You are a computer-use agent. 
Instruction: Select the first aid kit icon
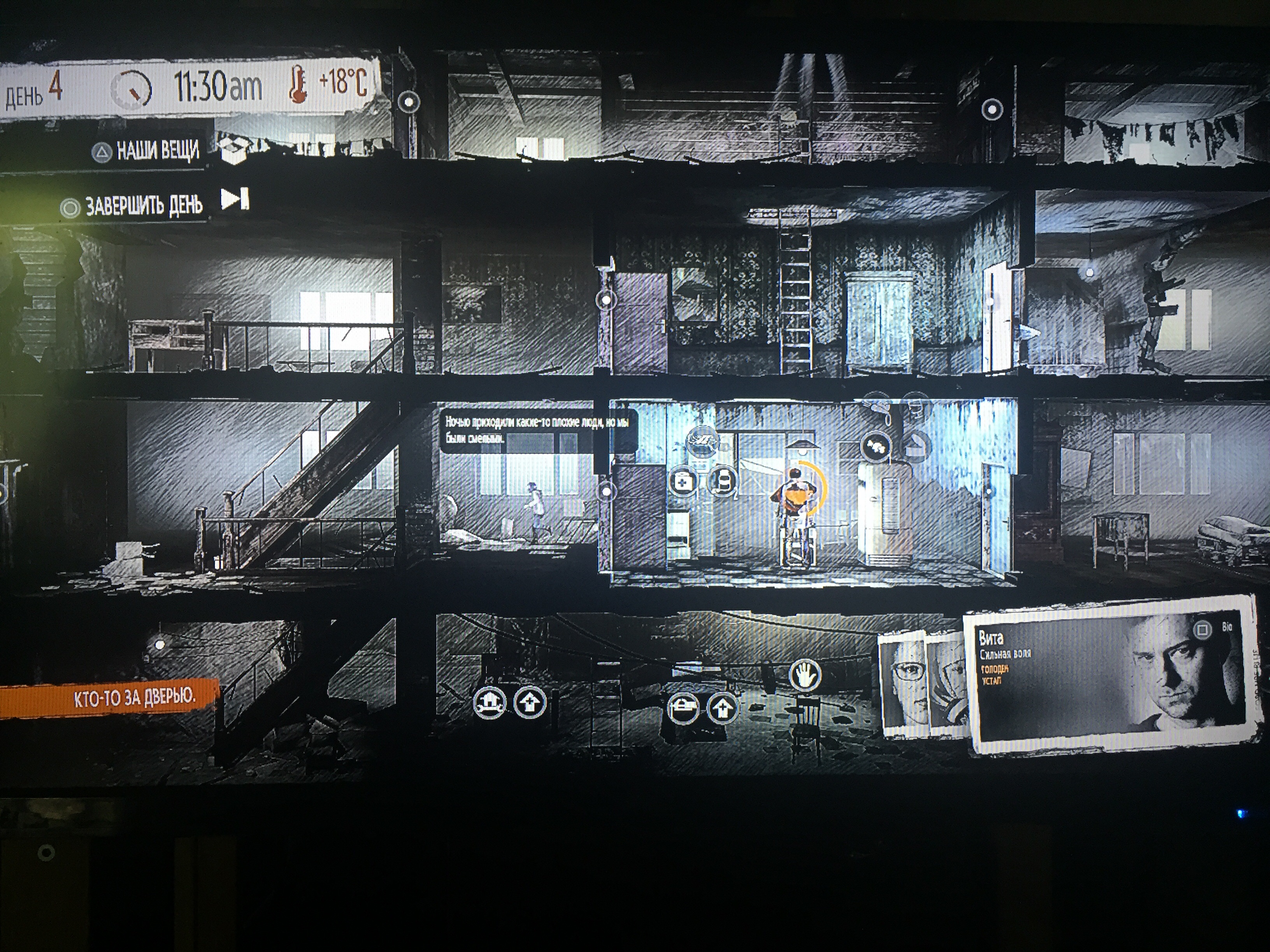(x=683, y=481)
